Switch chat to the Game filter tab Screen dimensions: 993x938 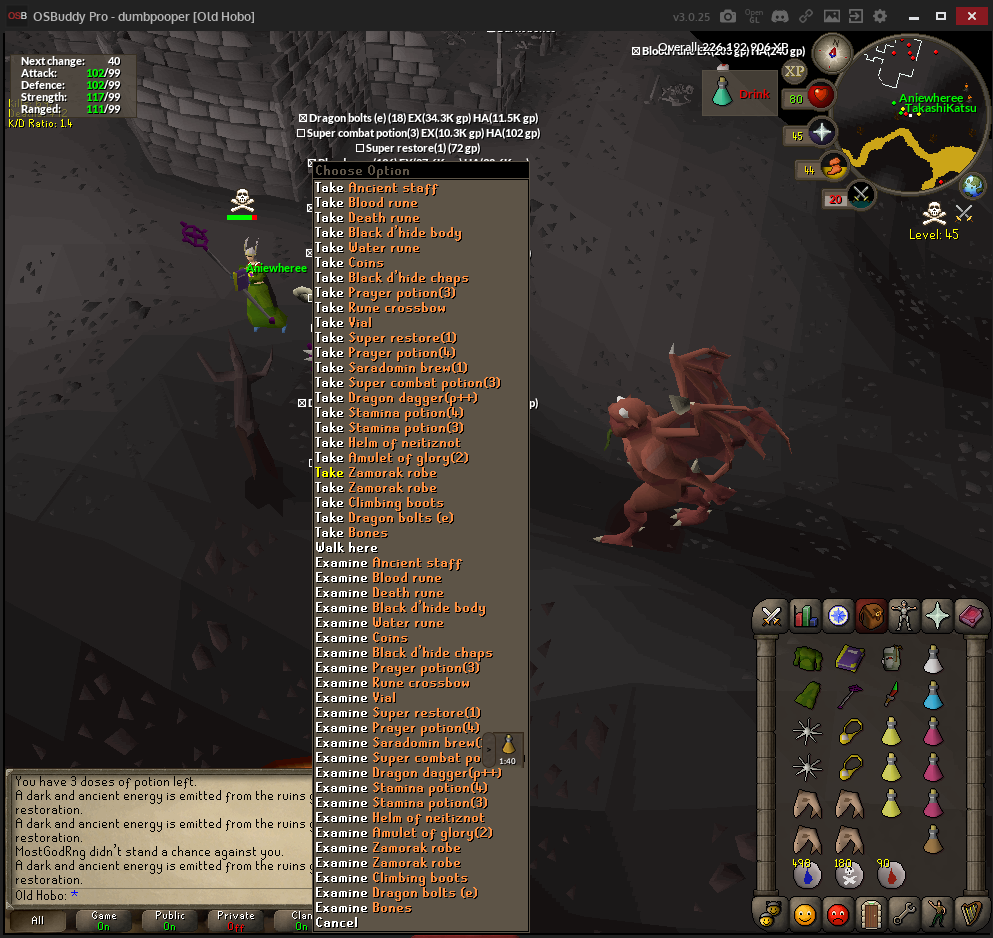tap(104, 920)
